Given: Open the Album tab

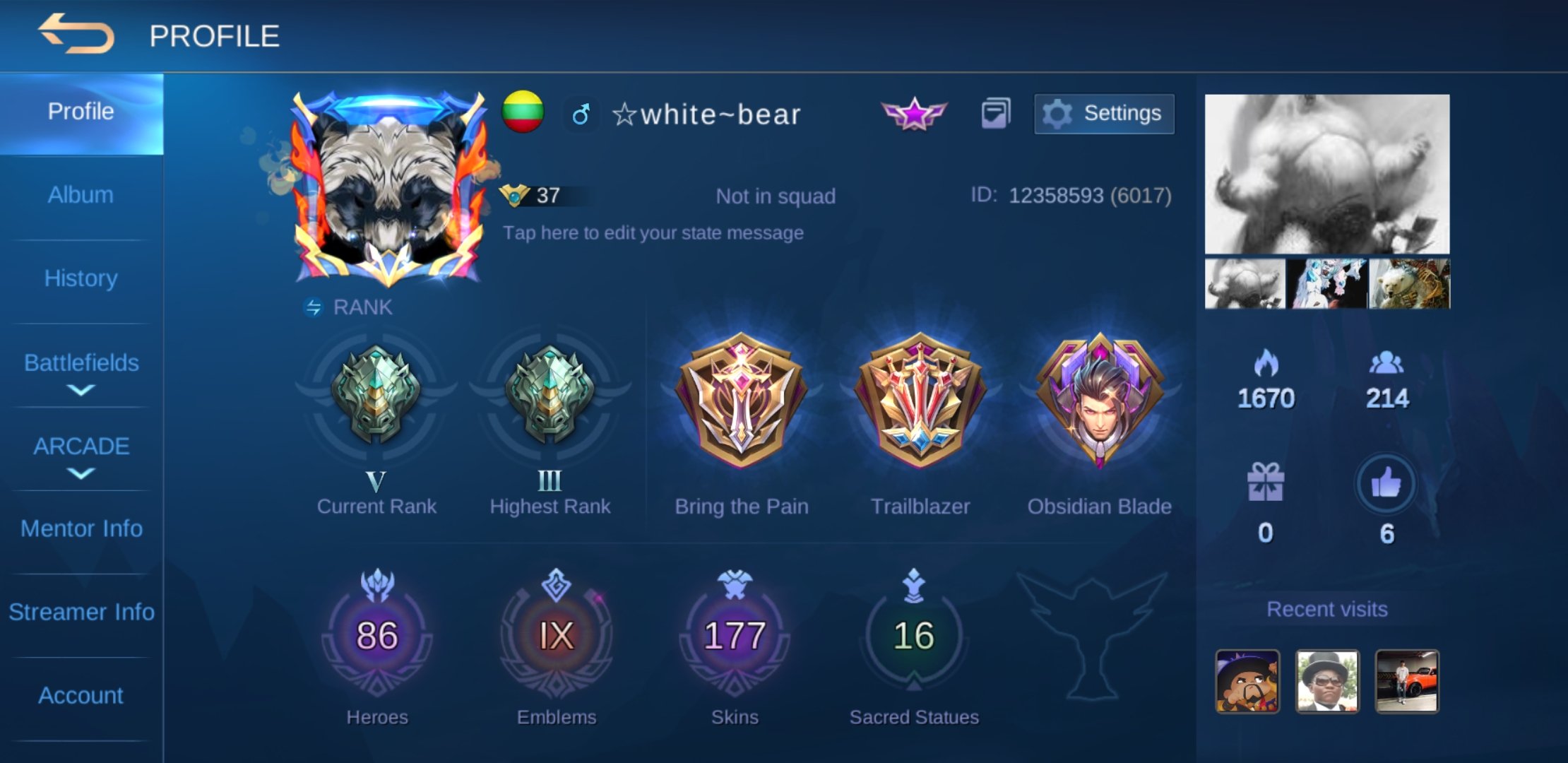Looking at the screenshot, I should tap(81, 195).
